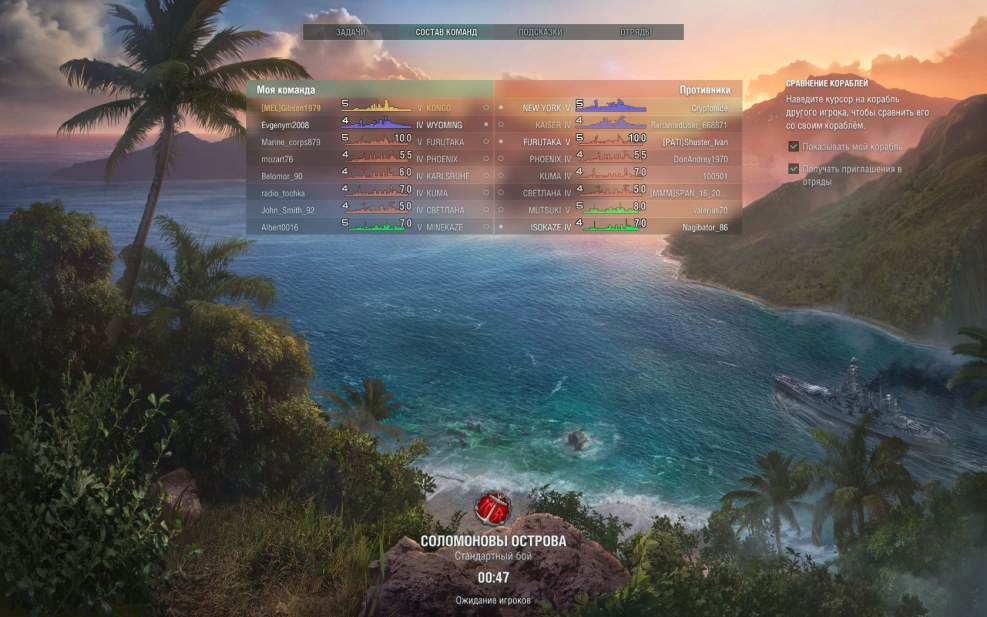Pick enemy Nagibator_86 with the Isokaze
The height and width of the screenshot is (617, 987).
coord(705,227)
